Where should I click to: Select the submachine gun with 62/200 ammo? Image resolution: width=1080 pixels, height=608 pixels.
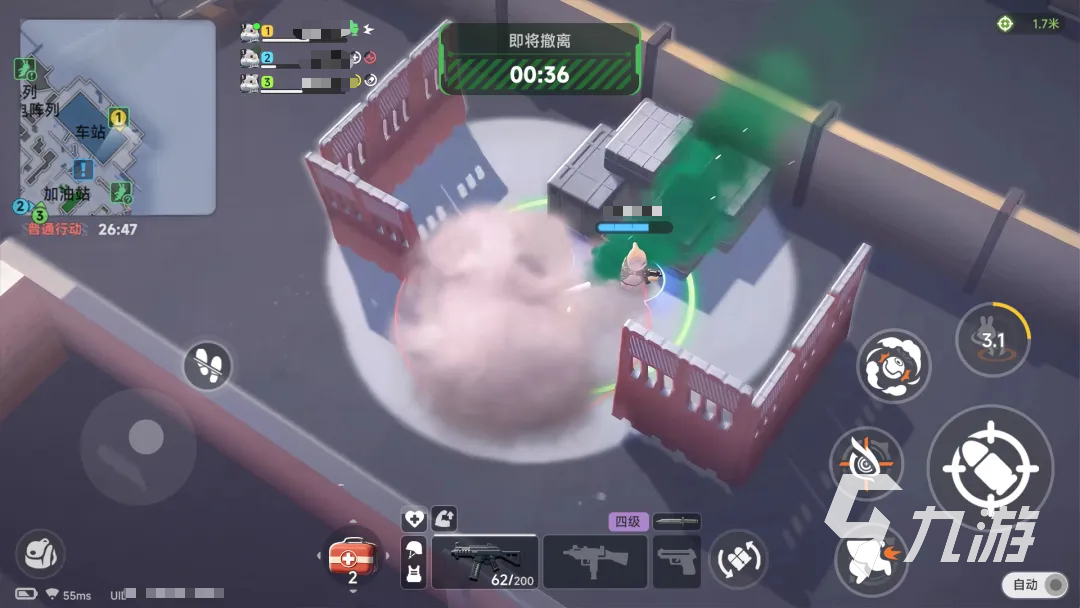[484, 561]
